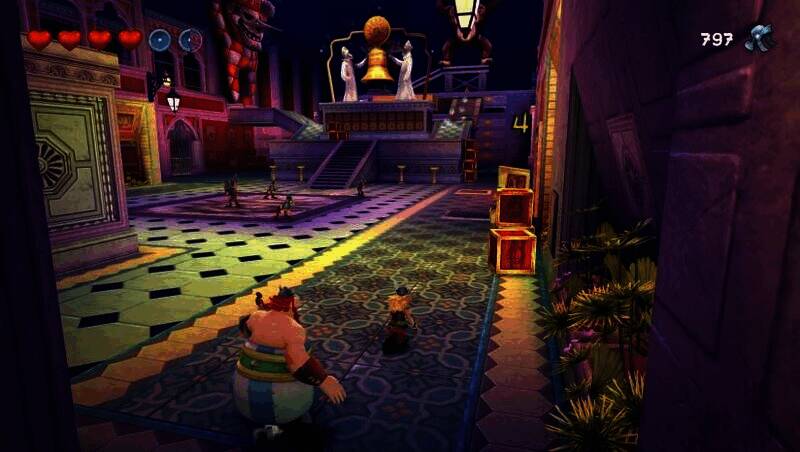Click the Roman helmet counter icon

click(x=760, y=38)
